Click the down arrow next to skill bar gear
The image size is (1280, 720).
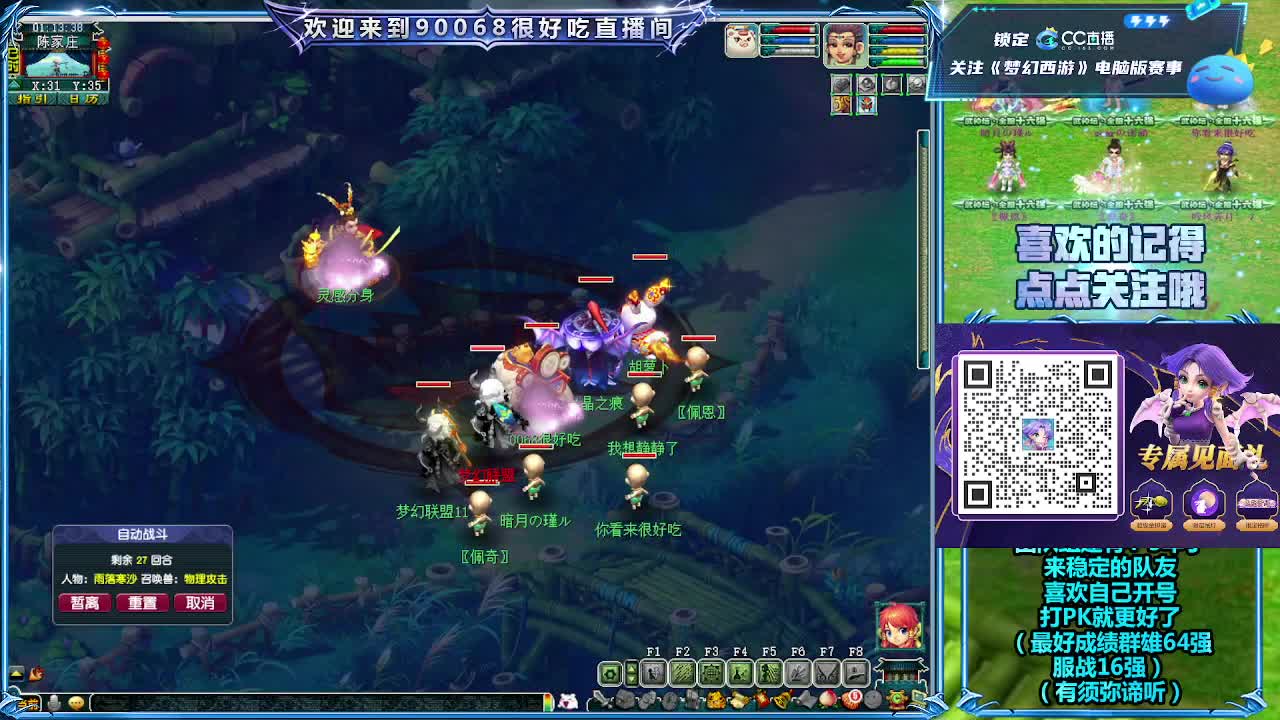(632, 677)
